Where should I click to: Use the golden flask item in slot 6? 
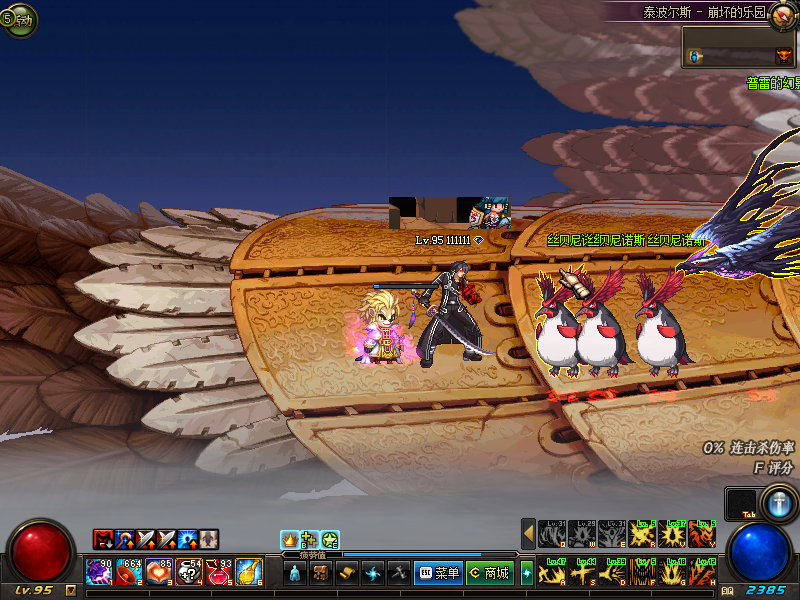[x=248, y=572]
